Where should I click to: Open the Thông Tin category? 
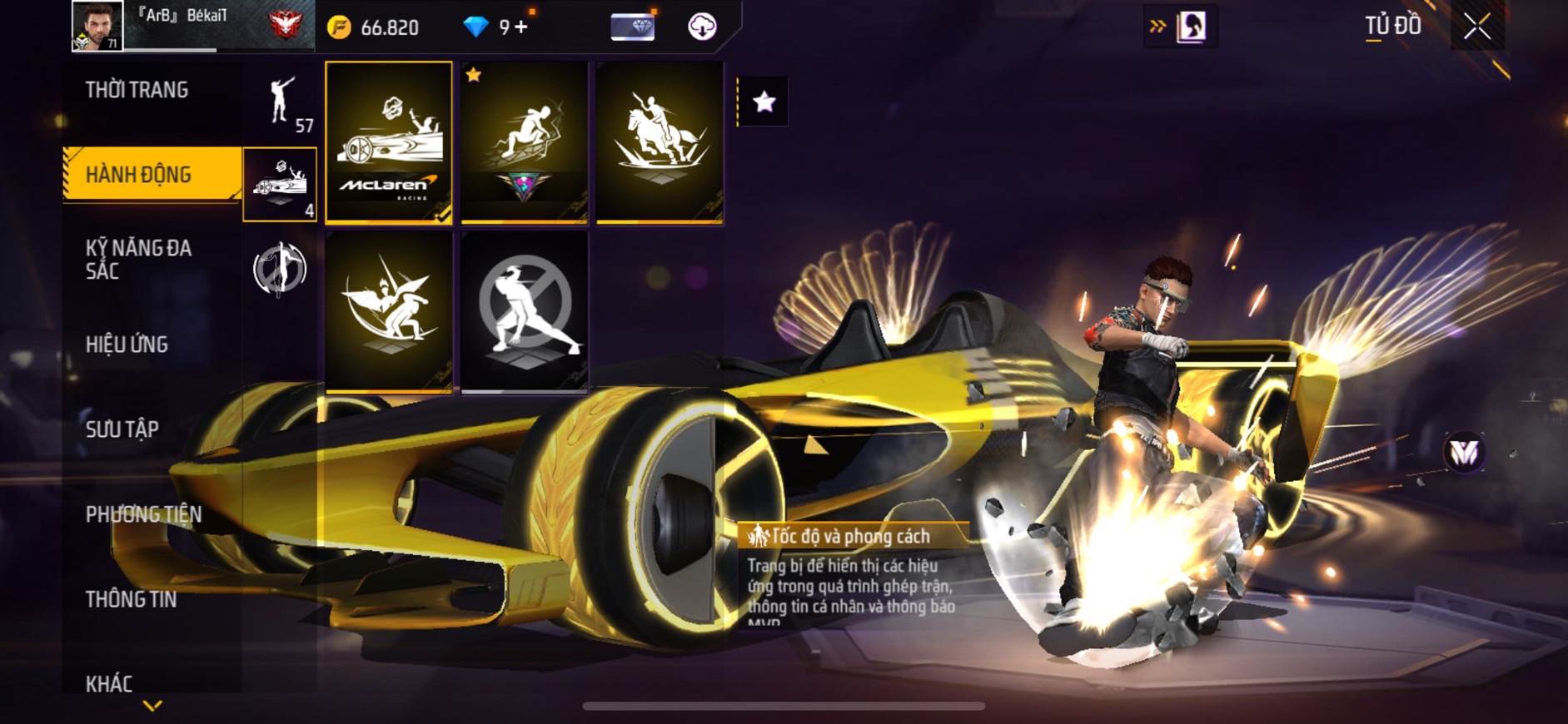(131, 599)
